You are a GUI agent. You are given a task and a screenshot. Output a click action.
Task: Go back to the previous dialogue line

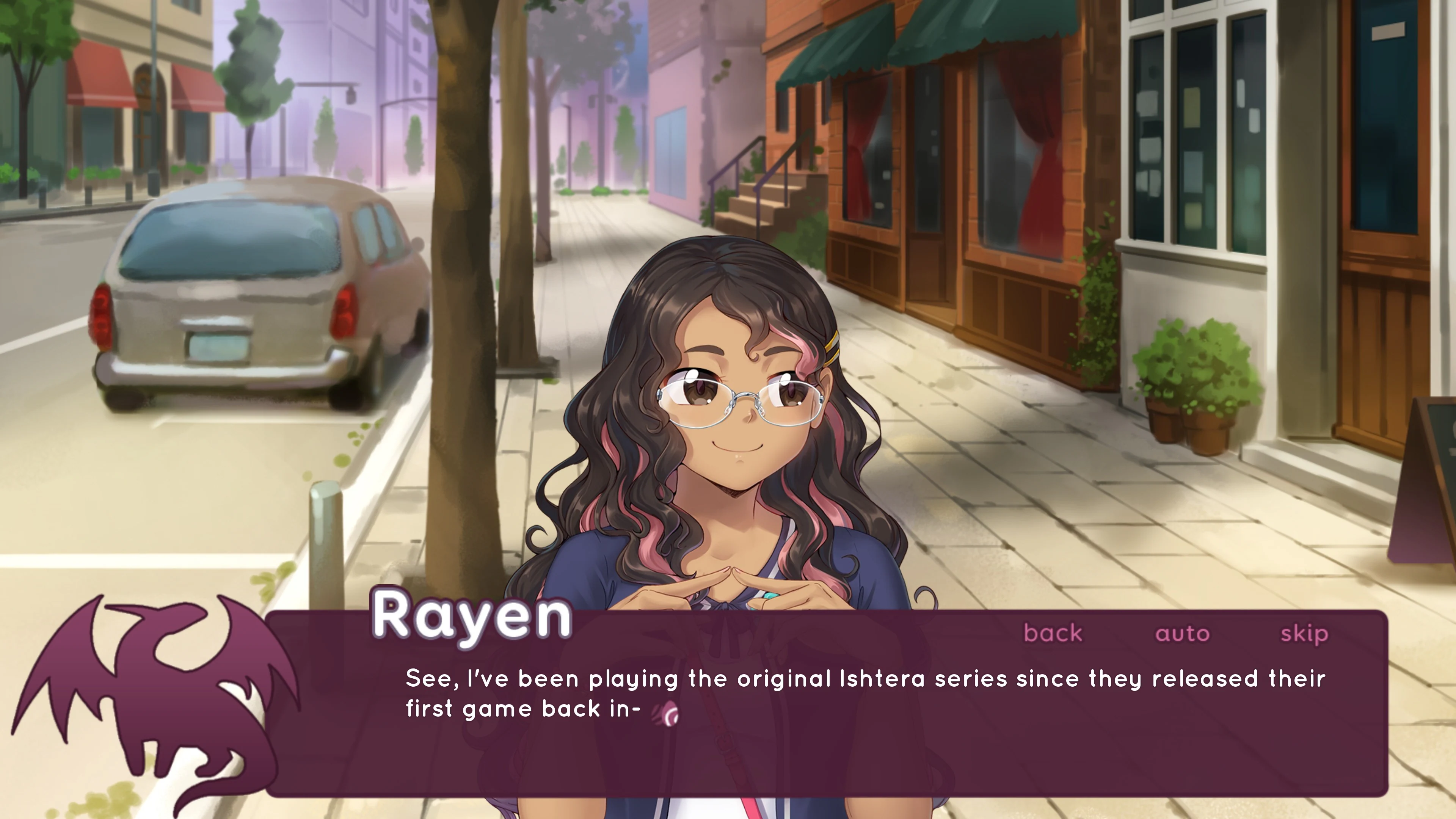1053,633
